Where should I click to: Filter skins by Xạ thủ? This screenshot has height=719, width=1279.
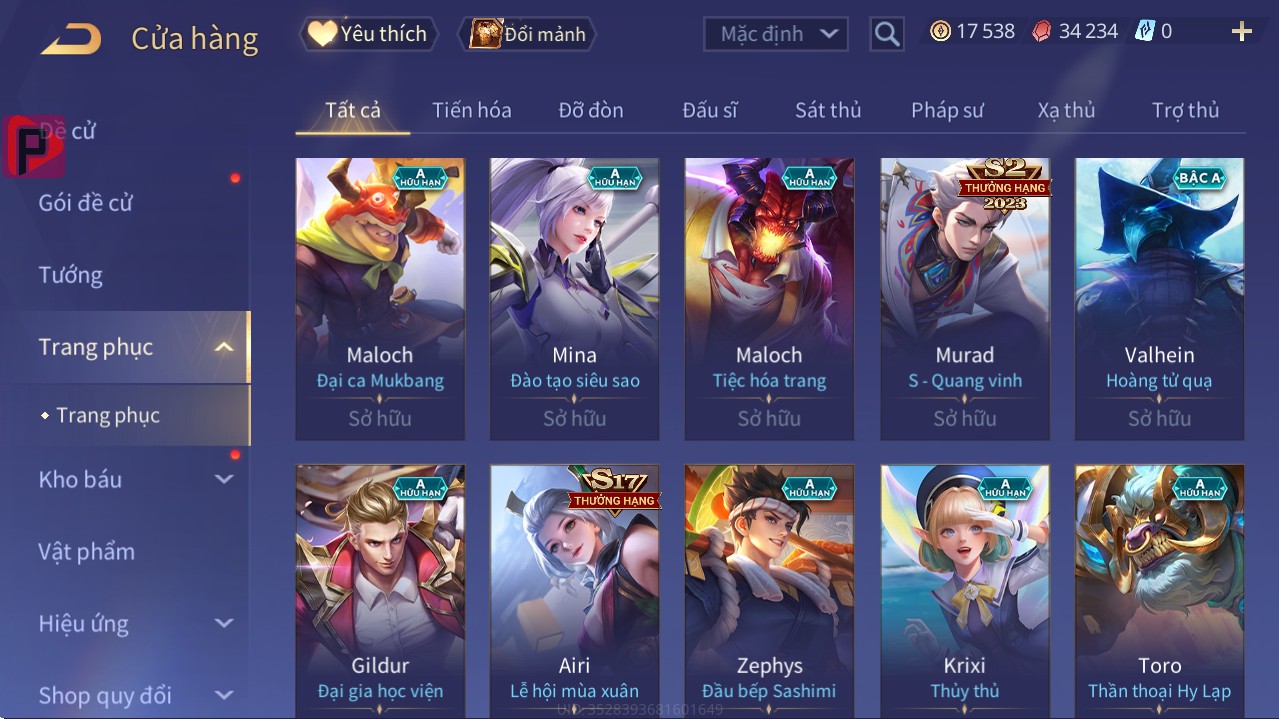click(x=1066, y=110)
